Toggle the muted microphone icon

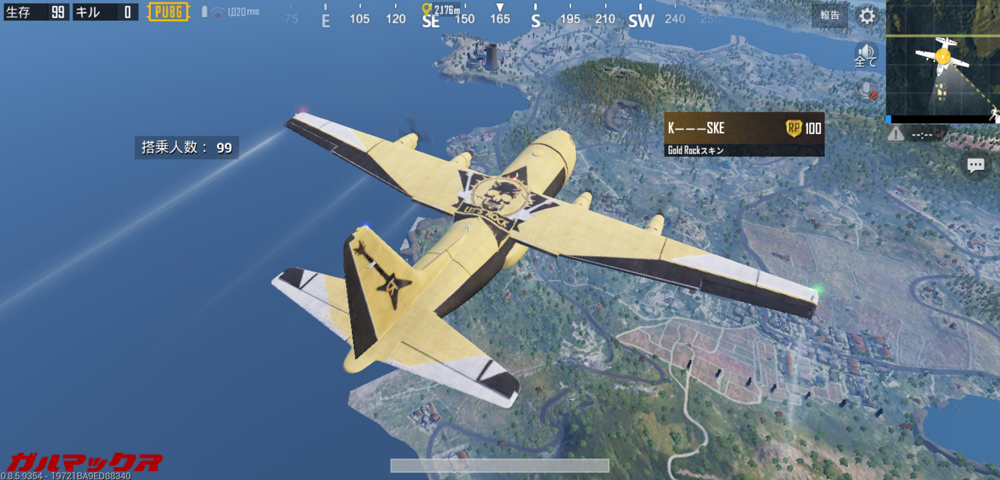coord(867,90)
